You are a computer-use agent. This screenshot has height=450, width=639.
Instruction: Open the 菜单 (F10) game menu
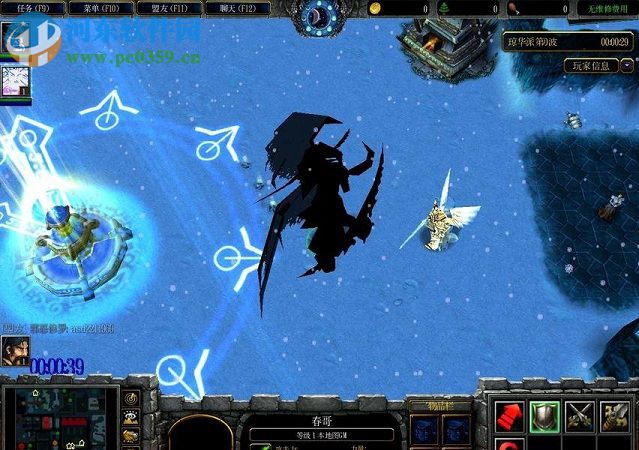103,8
